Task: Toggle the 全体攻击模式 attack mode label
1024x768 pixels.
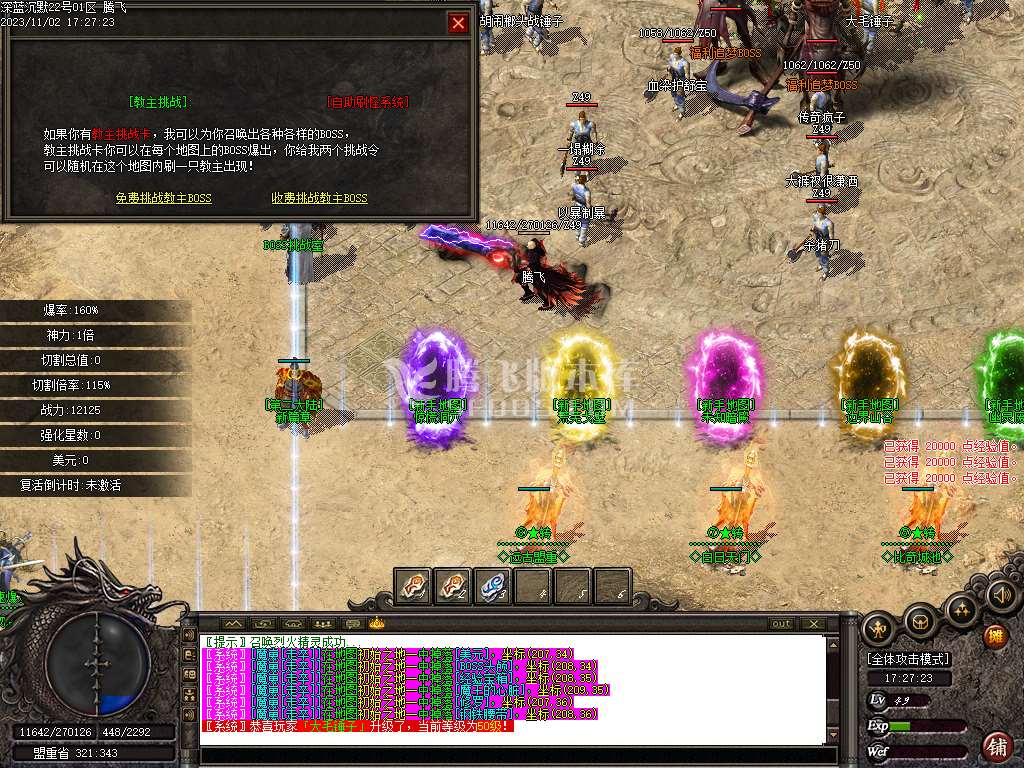Action: point(909,659)
